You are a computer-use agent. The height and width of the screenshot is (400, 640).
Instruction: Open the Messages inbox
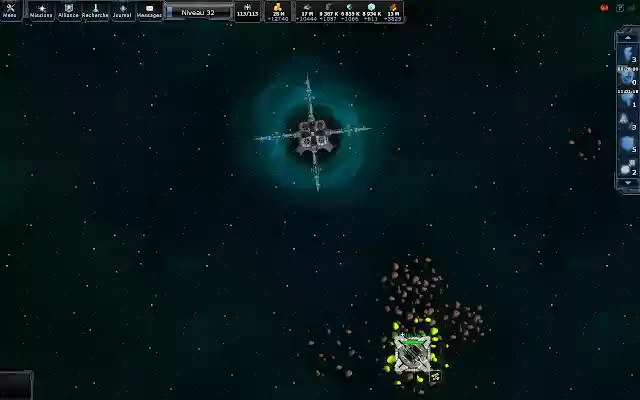149,11
